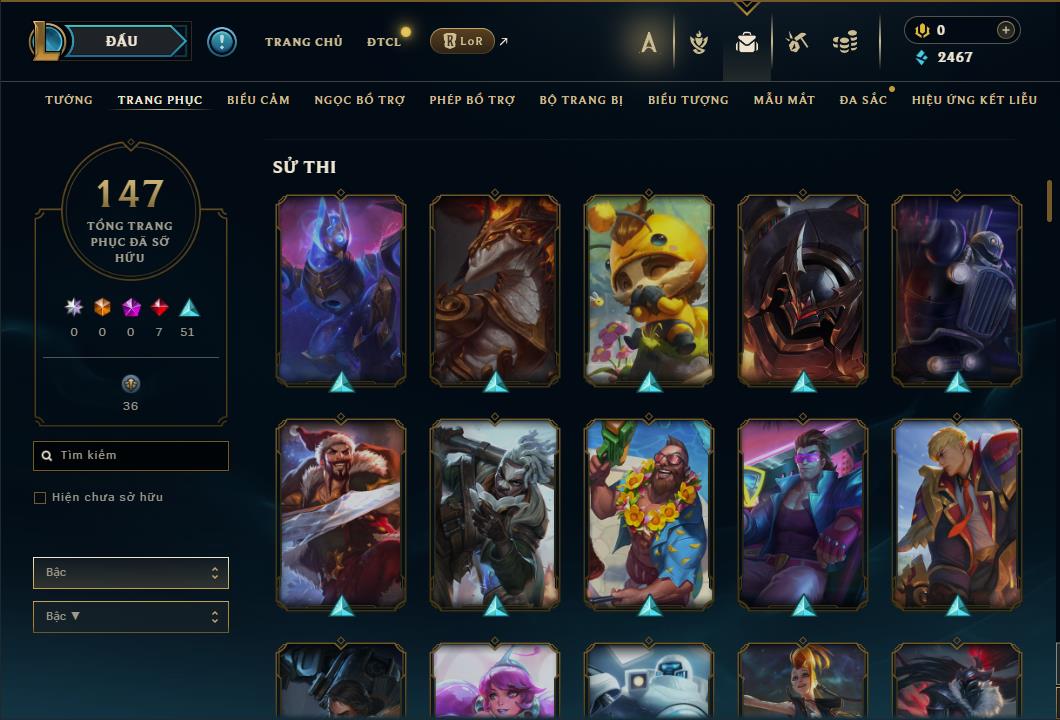
Task: Open the TRANG CHỦ home page
Action: pyautogui.click(x=303, y=42)
